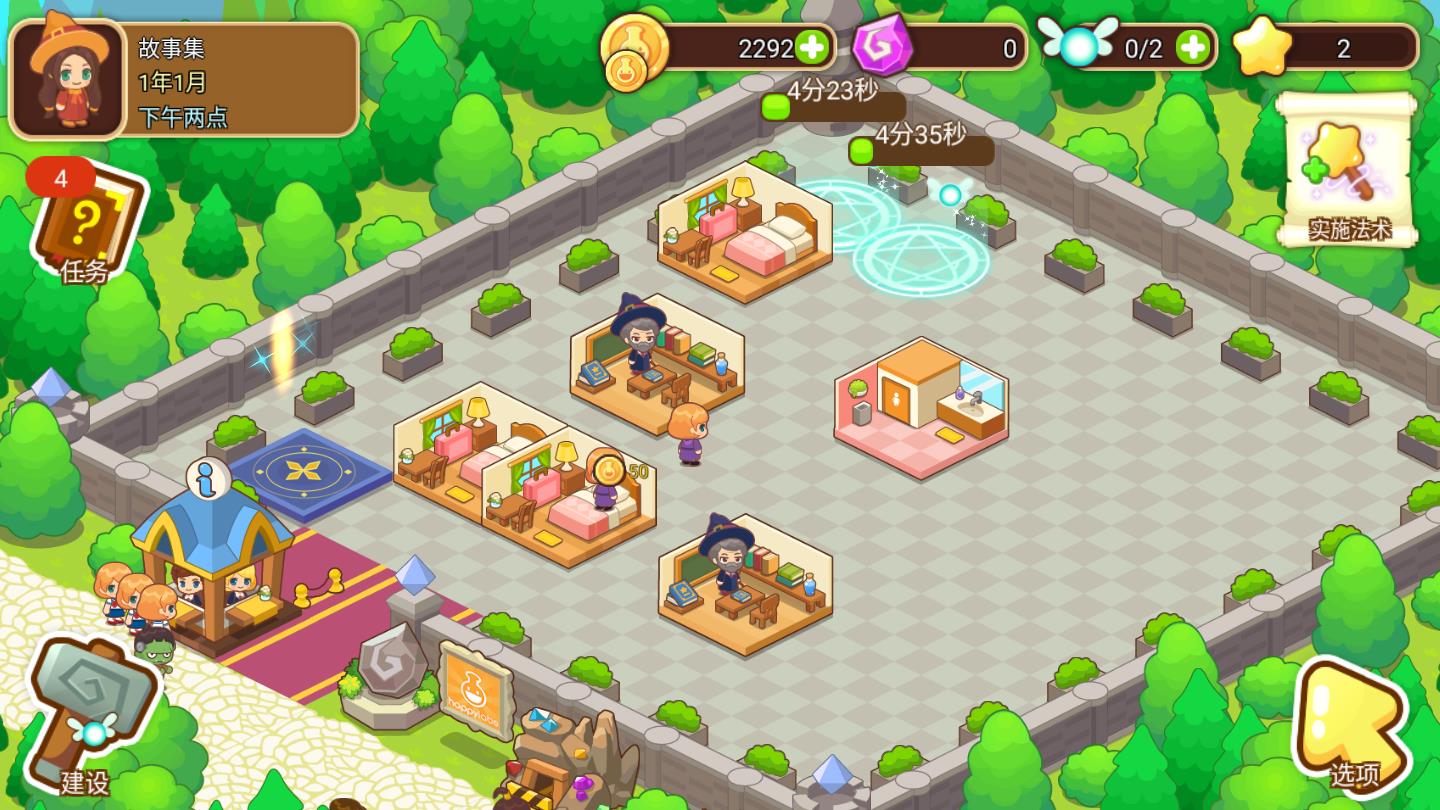Add more fairies with plus button
The height and width of the screenshot is (810, 1440).
(1192, 47)
